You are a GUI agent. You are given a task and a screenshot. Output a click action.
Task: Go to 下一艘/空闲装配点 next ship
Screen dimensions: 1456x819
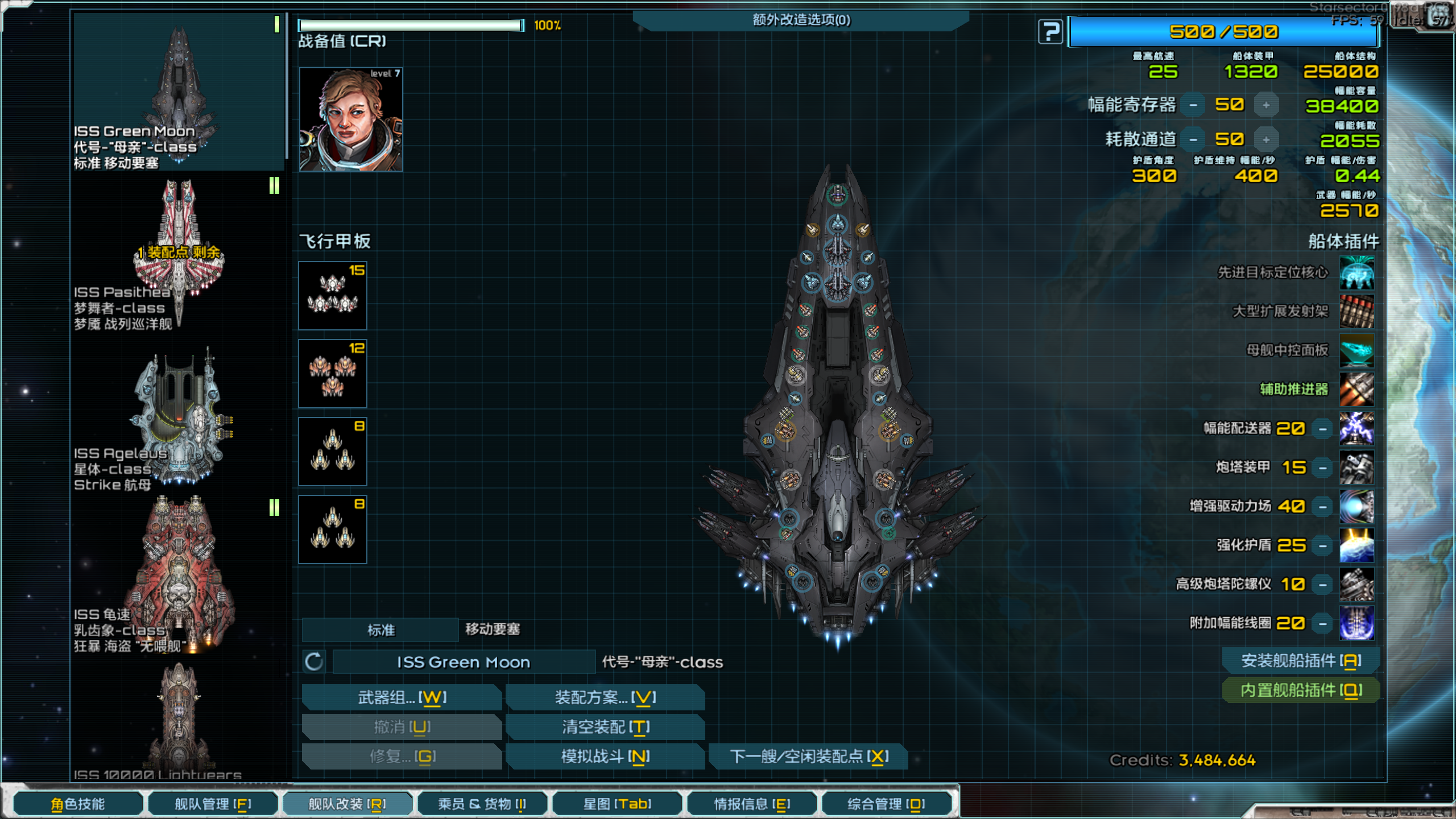point(808,756)
